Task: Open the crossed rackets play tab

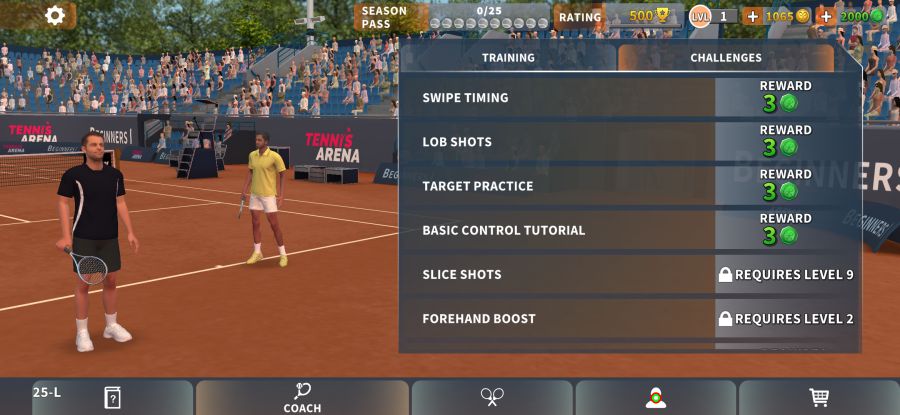Action: (x=491, y=397)
